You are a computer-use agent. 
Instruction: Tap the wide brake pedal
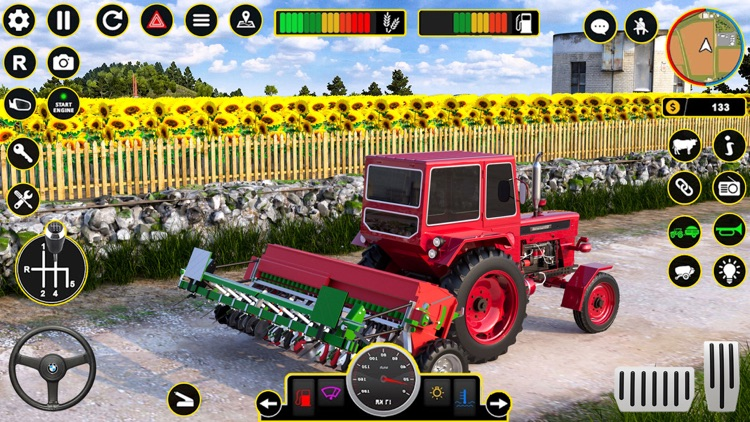click(654, 389)
